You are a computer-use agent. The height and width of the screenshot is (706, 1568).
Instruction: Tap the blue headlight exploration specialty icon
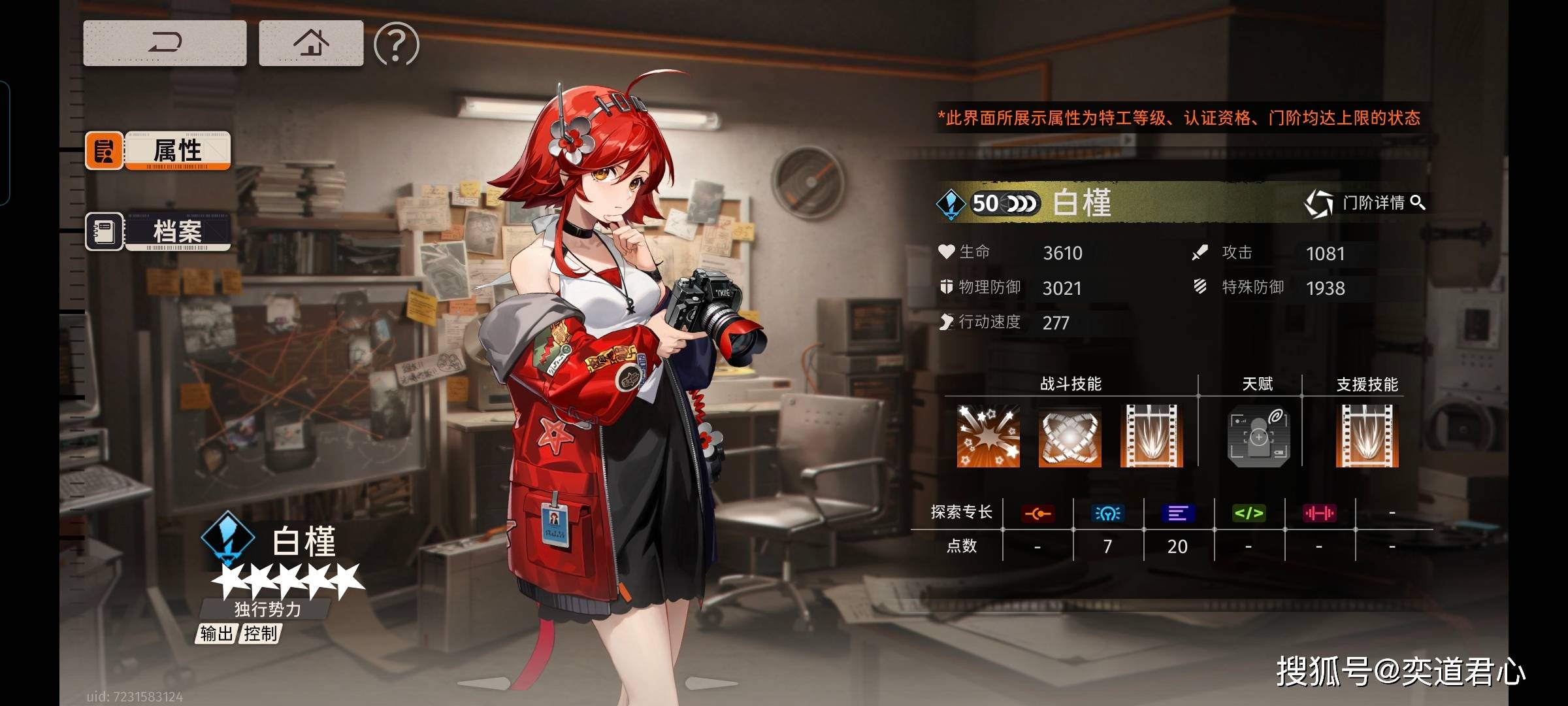pos(1107,514)
